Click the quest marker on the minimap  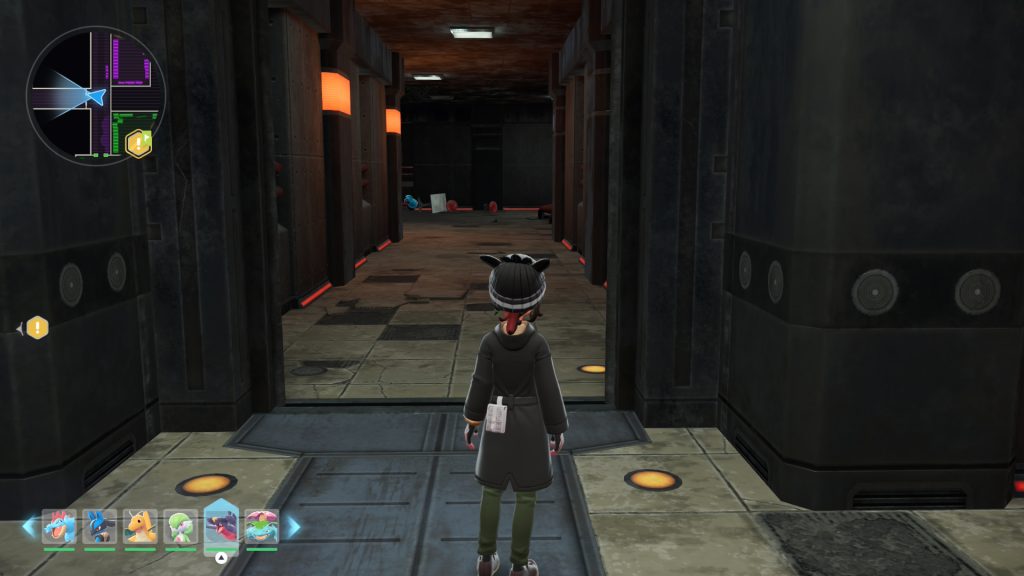[139, 143]
